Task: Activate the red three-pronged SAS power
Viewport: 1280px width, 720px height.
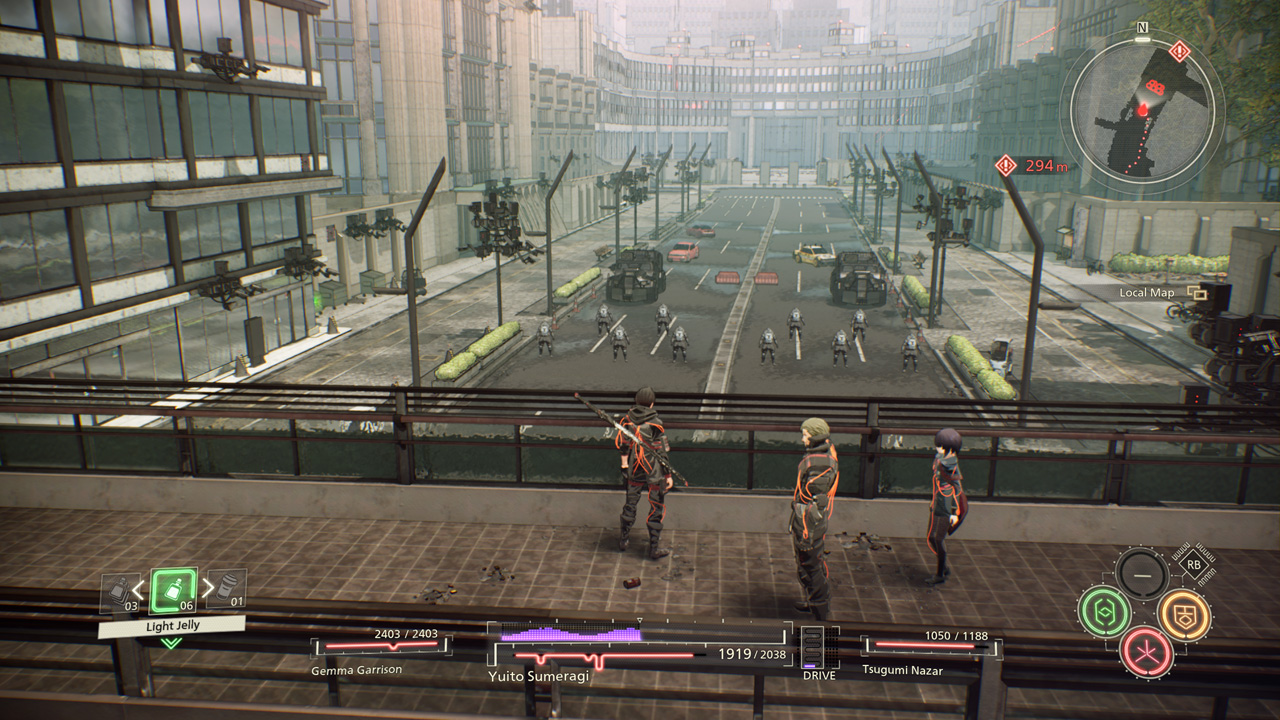Action: [x=1145, y=650]
